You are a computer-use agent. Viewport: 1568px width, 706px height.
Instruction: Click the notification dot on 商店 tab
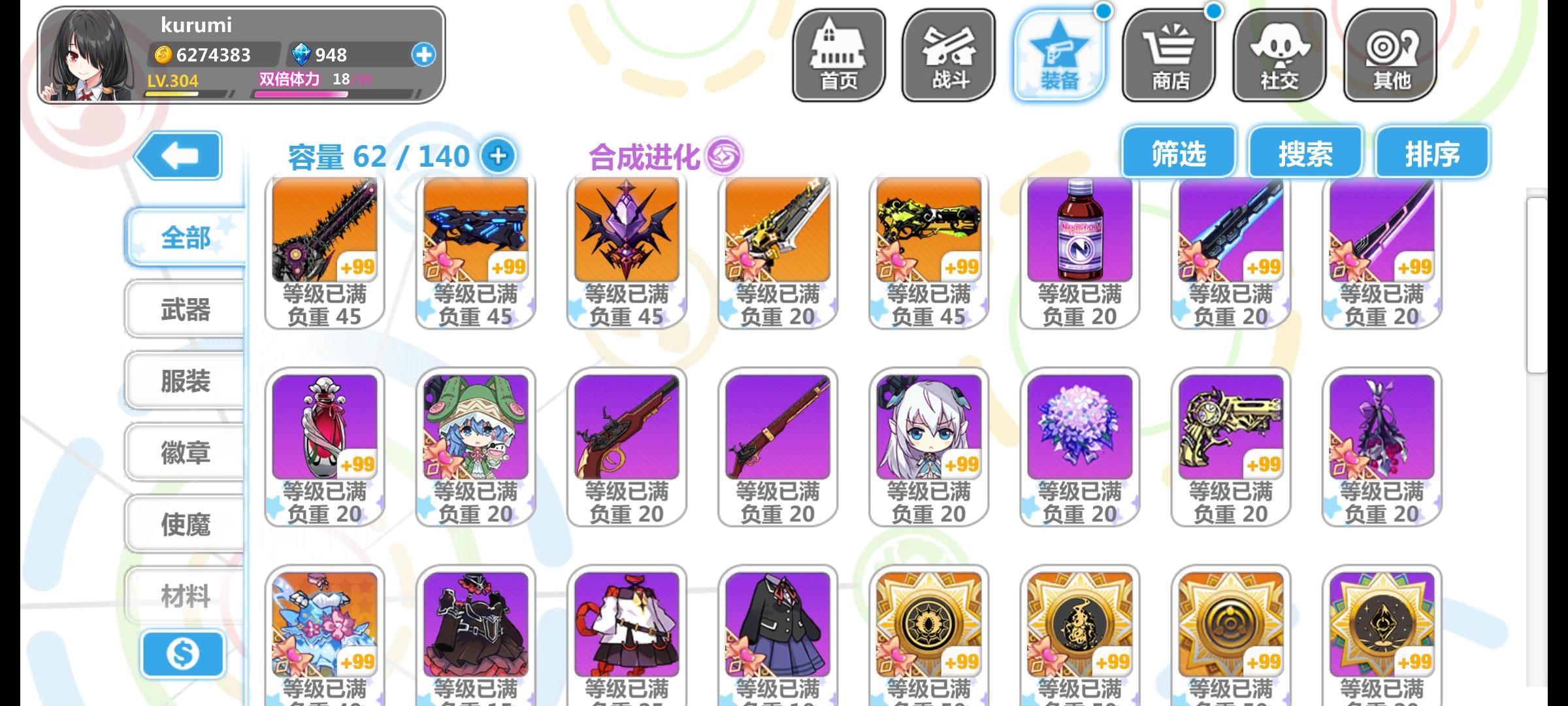(x=1215, y=10)
